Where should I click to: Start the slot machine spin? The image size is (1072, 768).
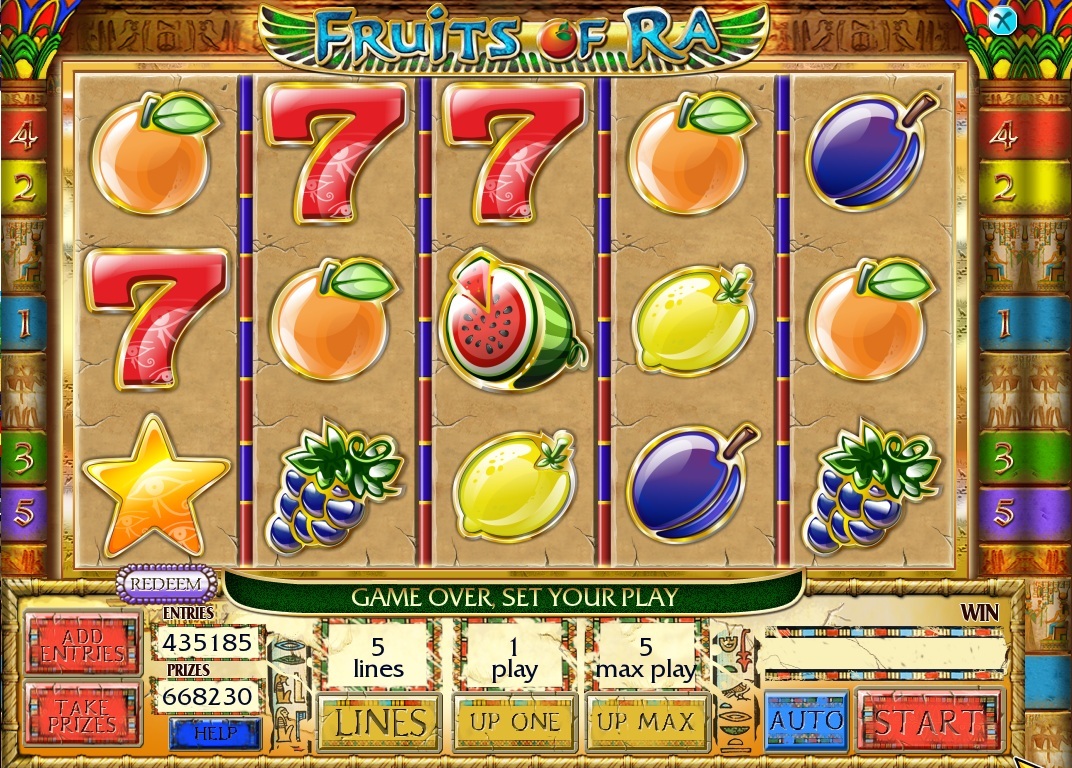(x=930, y=721)
